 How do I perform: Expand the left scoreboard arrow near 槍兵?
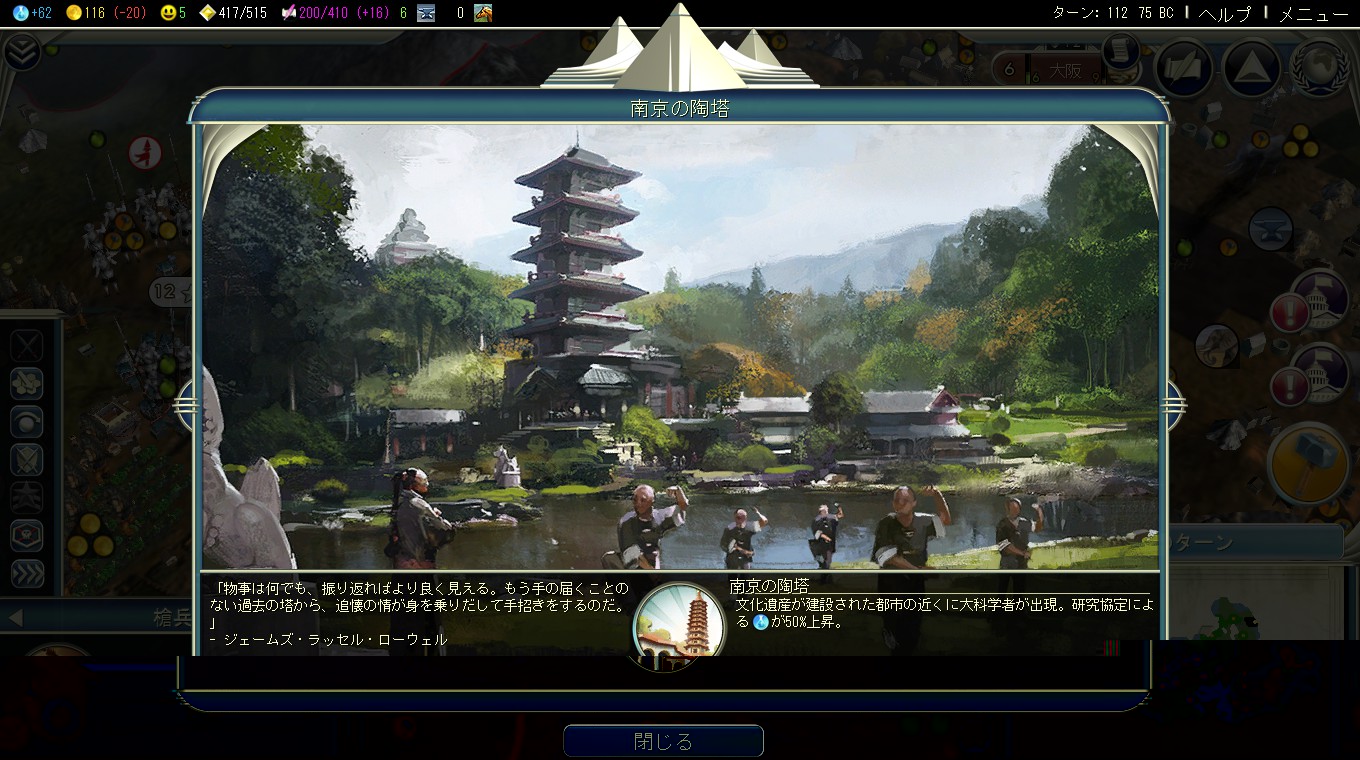coord(16,618)
